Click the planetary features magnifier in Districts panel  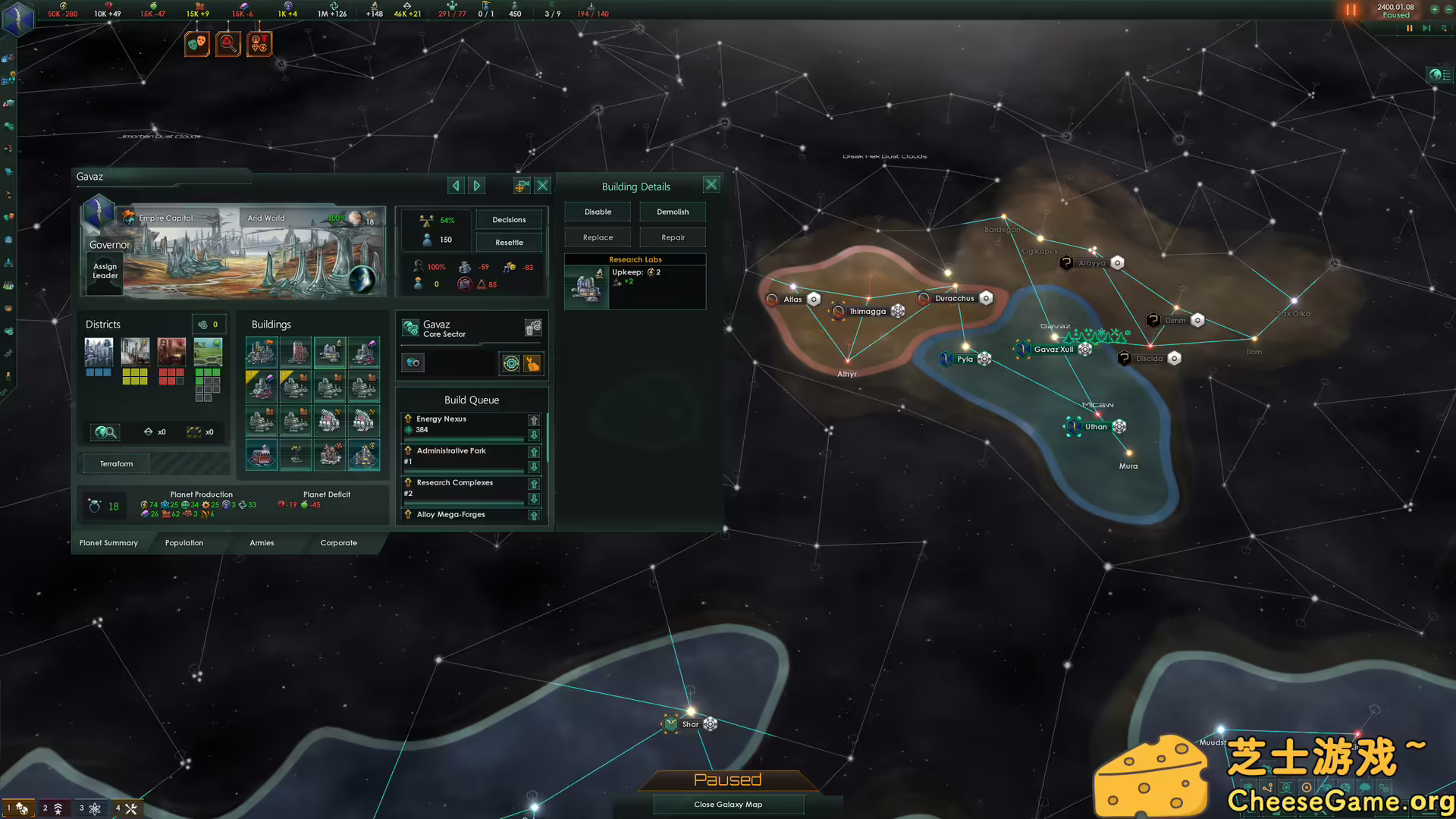[105, 431]
